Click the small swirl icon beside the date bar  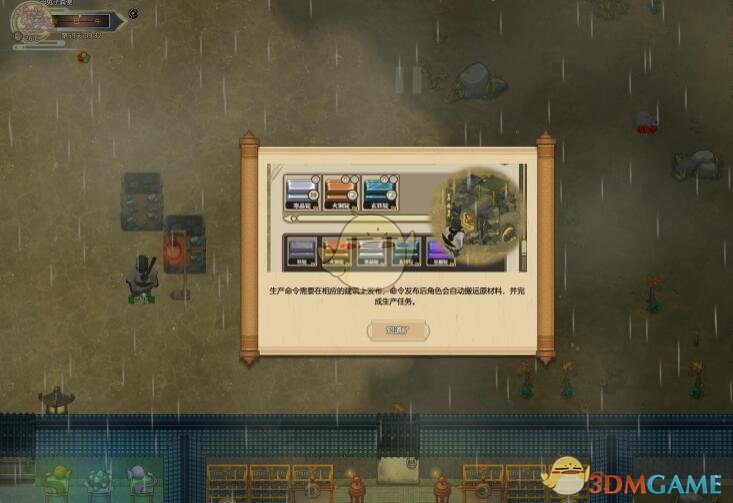tap(134, 13)
